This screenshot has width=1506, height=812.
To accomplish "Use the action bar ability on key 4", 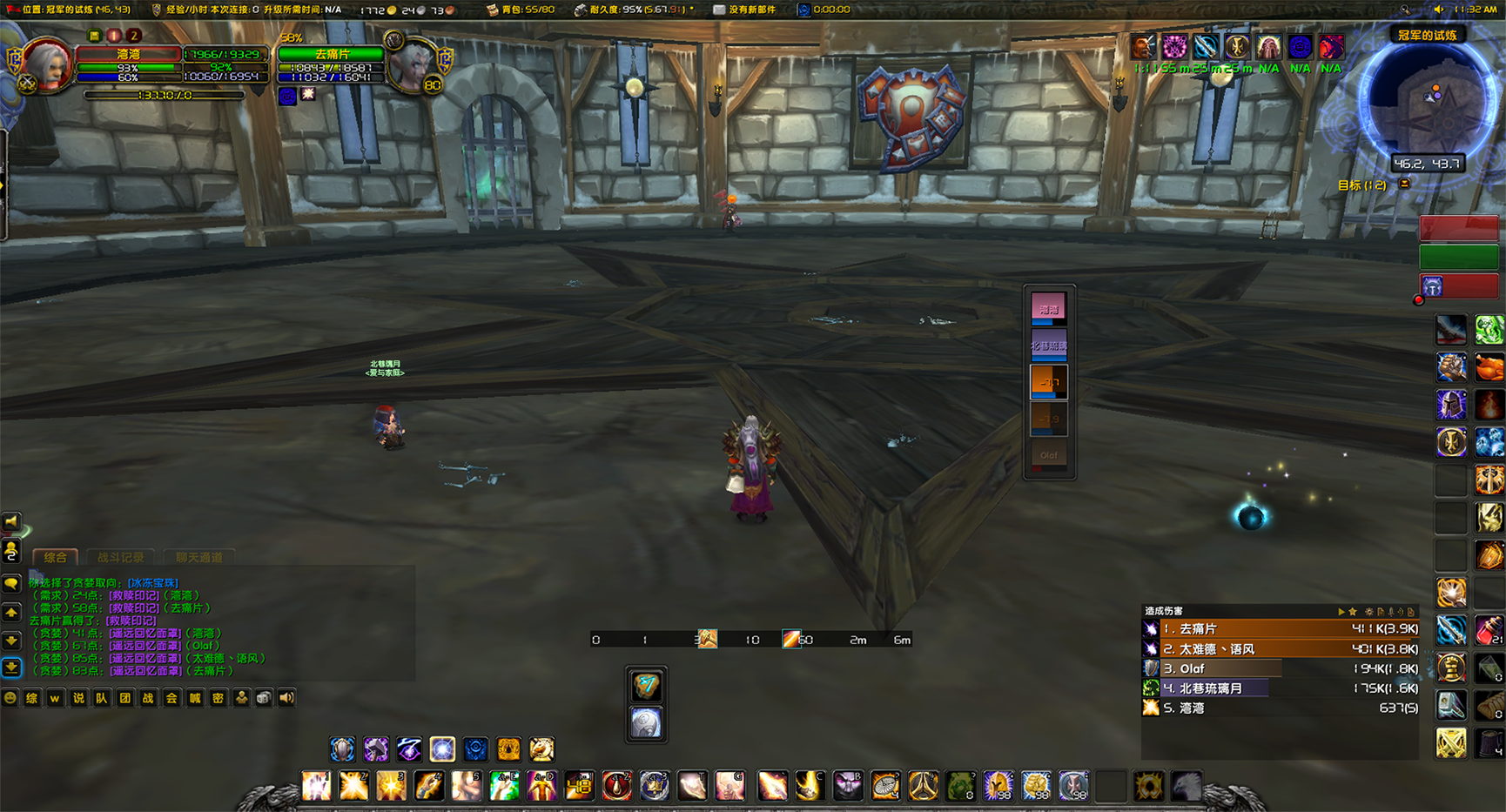I will (x=428, y=786).
